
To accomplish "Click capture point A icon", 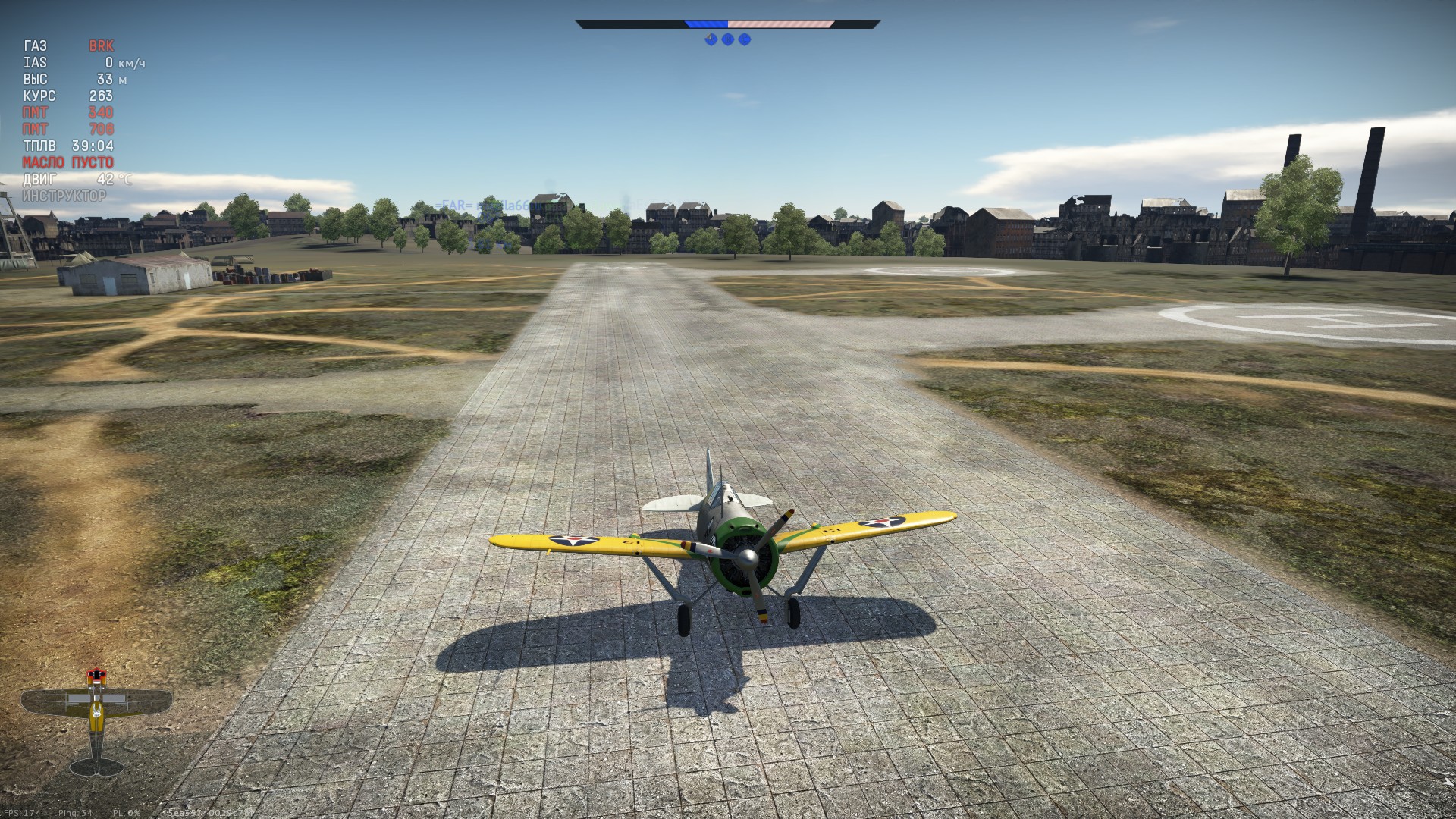I will 711,39.
